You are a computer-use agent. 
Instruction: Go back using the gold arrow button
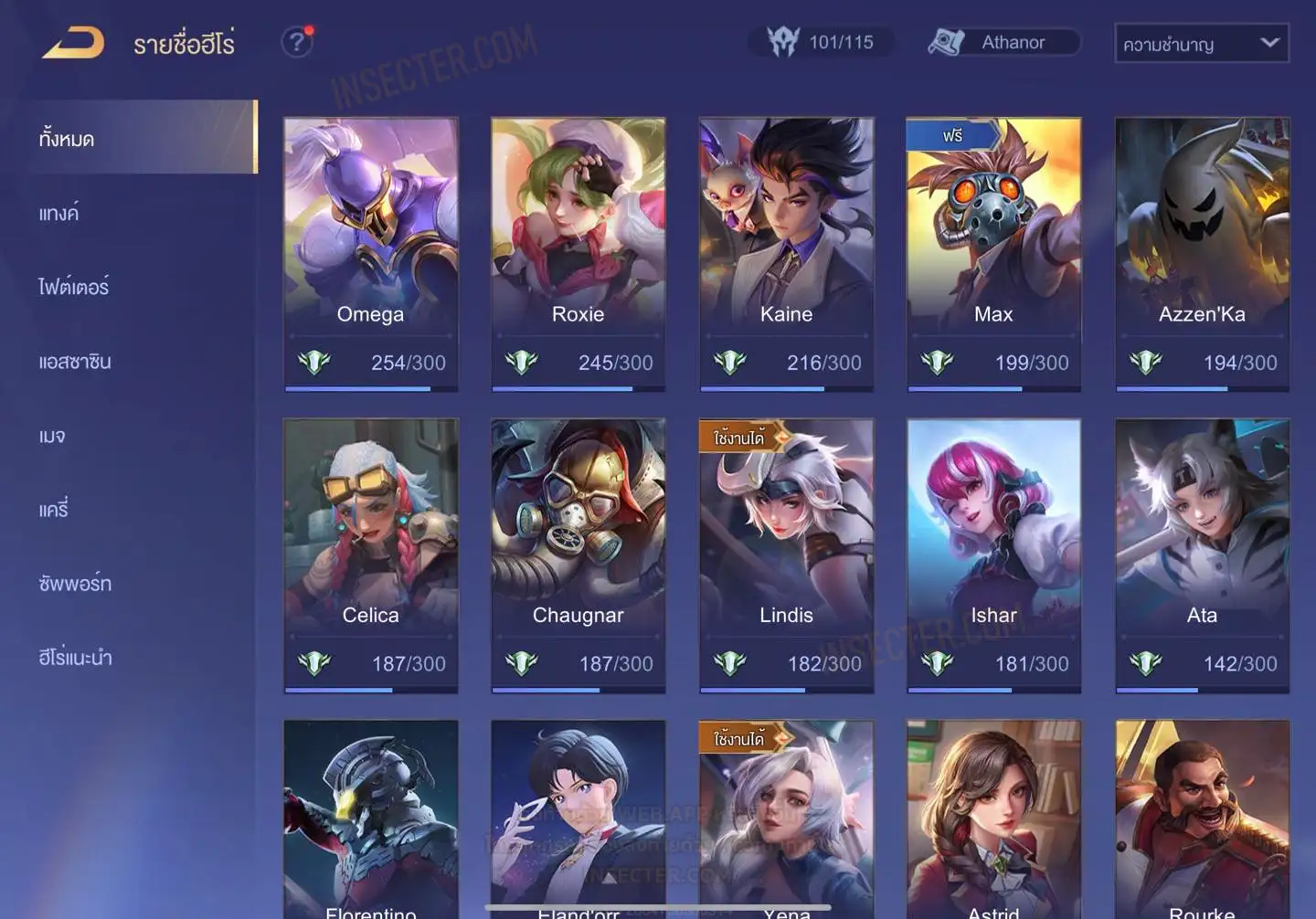pyautogui.click(x=73, y=43)
